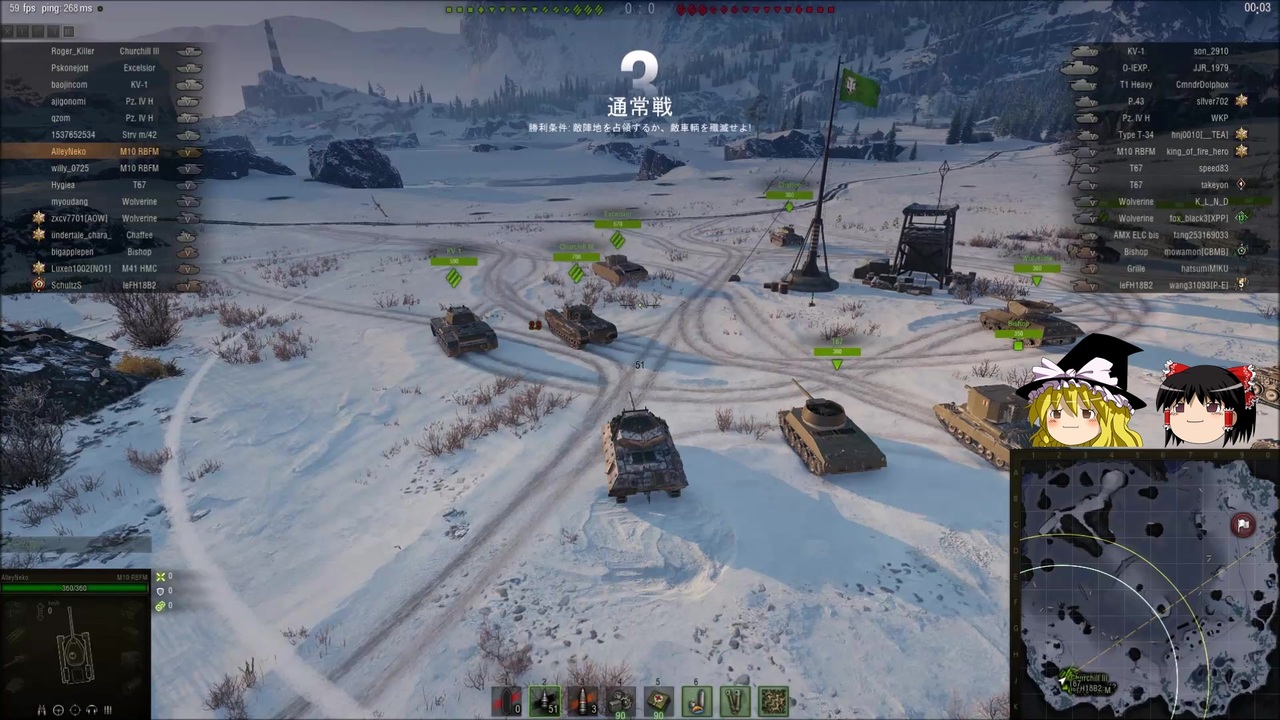The height and width of the screenshot is (720, 1280).
Task: Use the repair kit consumable
Action: point(621,702)
